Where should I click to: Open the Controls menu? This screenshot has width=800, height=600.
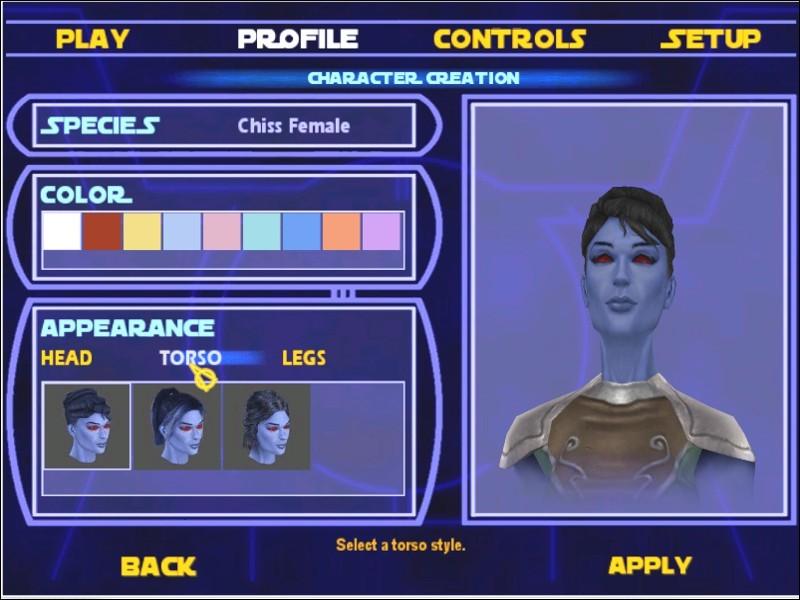pyautogui.click(x=509, y=39)
